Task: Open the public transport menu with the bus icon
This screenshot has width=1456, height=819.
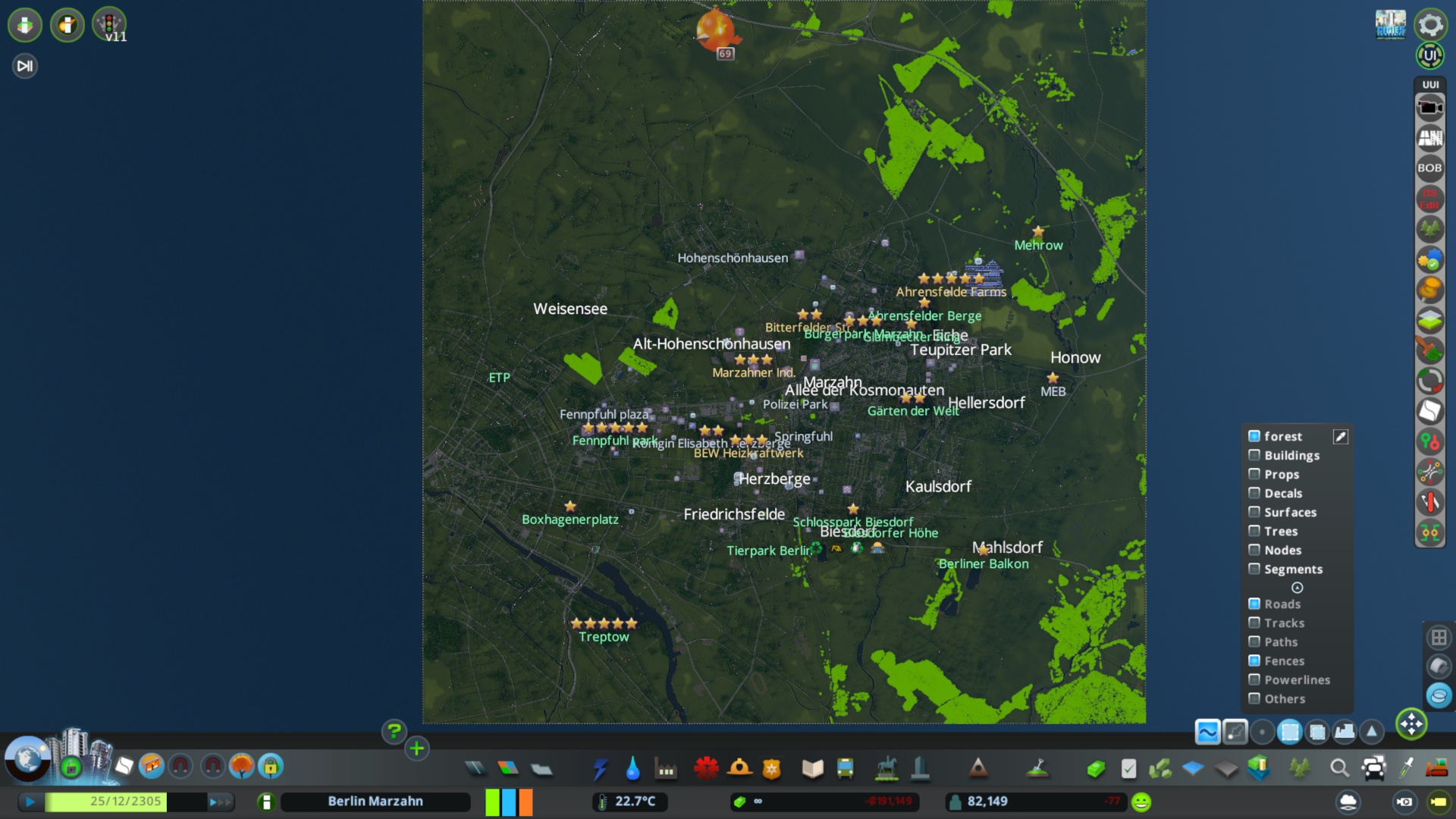Action: tap(844, 768)
